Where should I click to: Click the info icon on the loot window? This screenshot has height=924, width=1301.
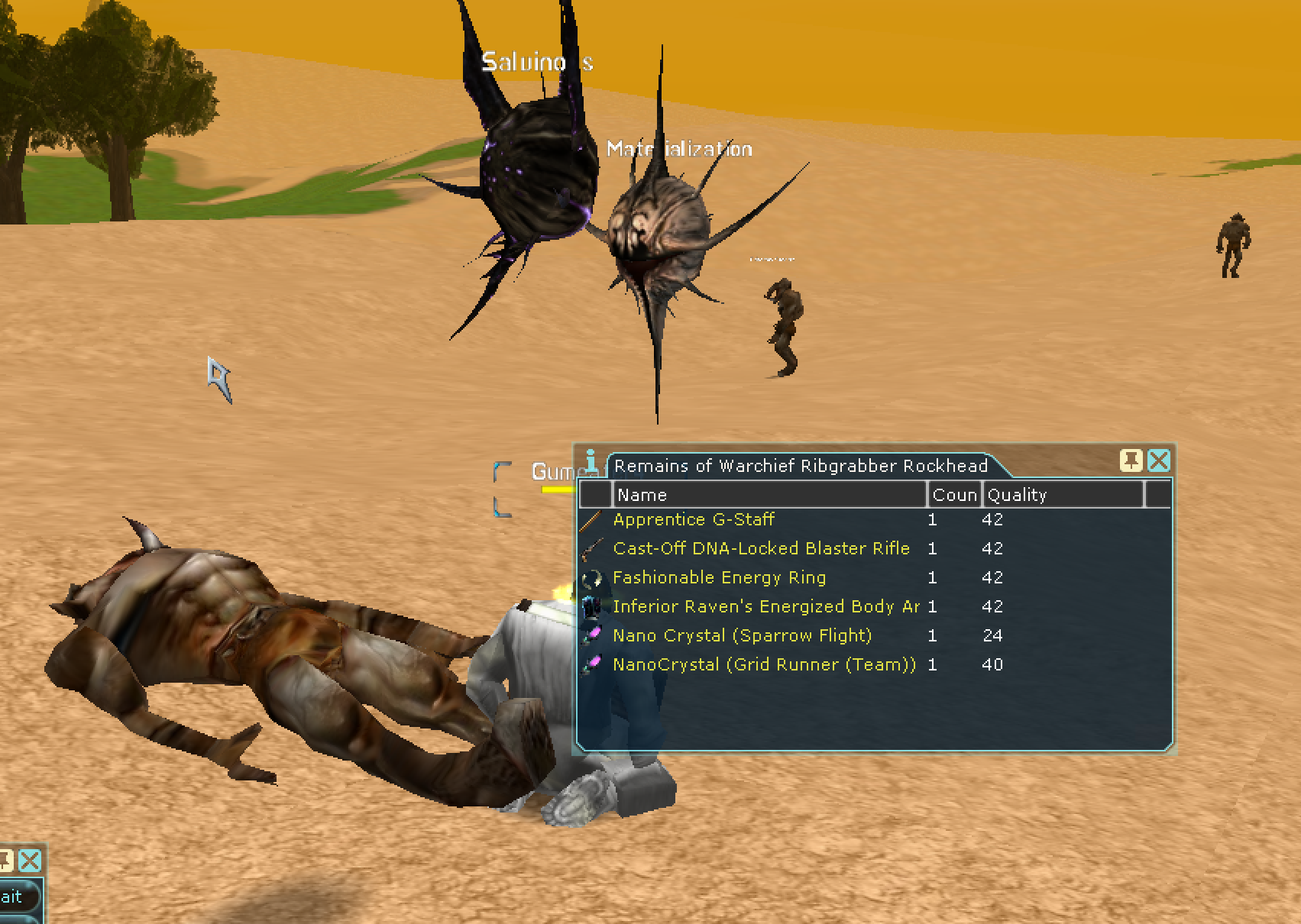pyautogui.click(x=591, y=461)
